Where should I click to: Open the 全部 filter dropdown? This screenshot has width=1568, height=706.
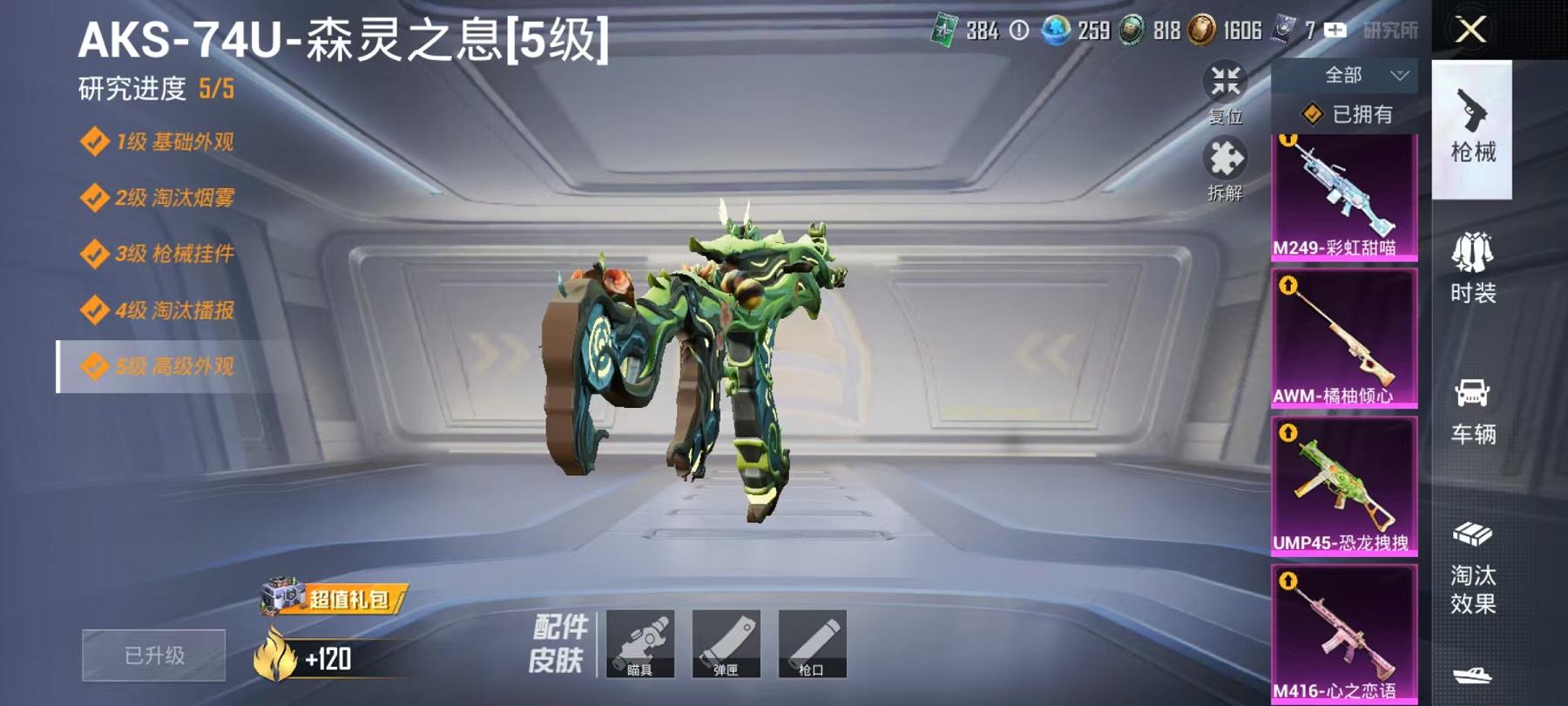(1346, 76)
